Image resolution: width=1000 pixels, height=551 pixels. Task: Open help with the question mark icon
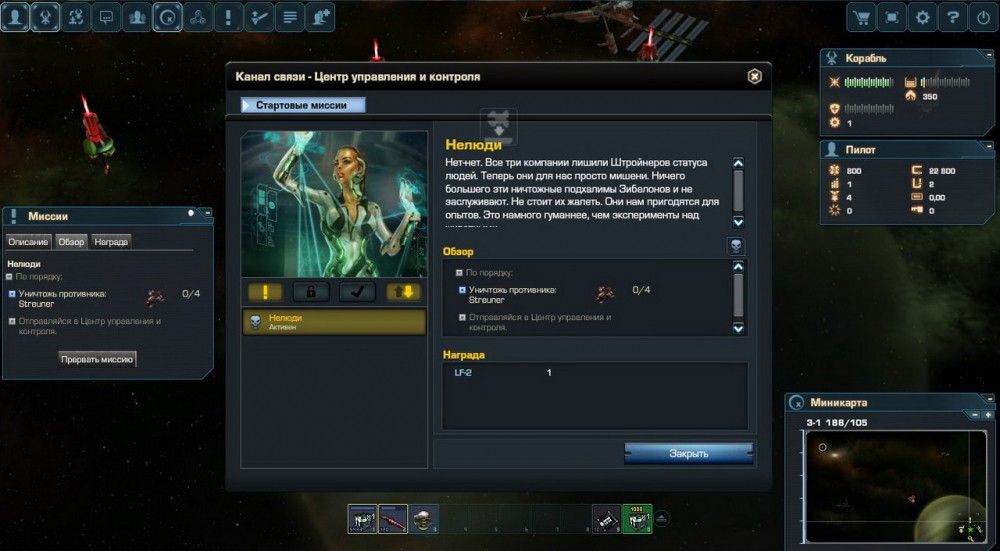coord(953,17)
